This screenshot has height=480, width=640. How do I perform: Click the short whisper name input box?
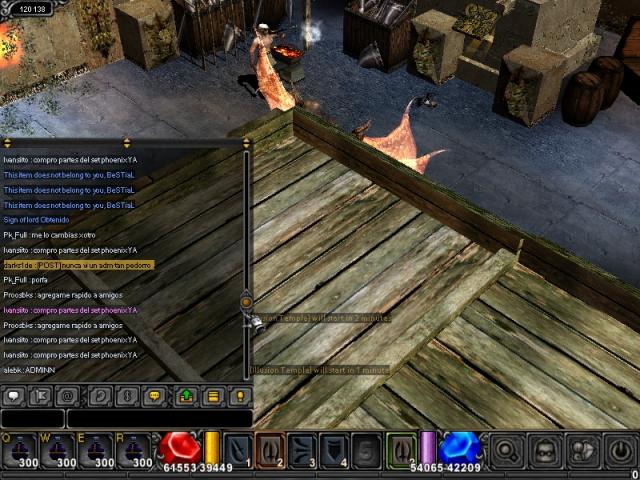coord(32,419)
